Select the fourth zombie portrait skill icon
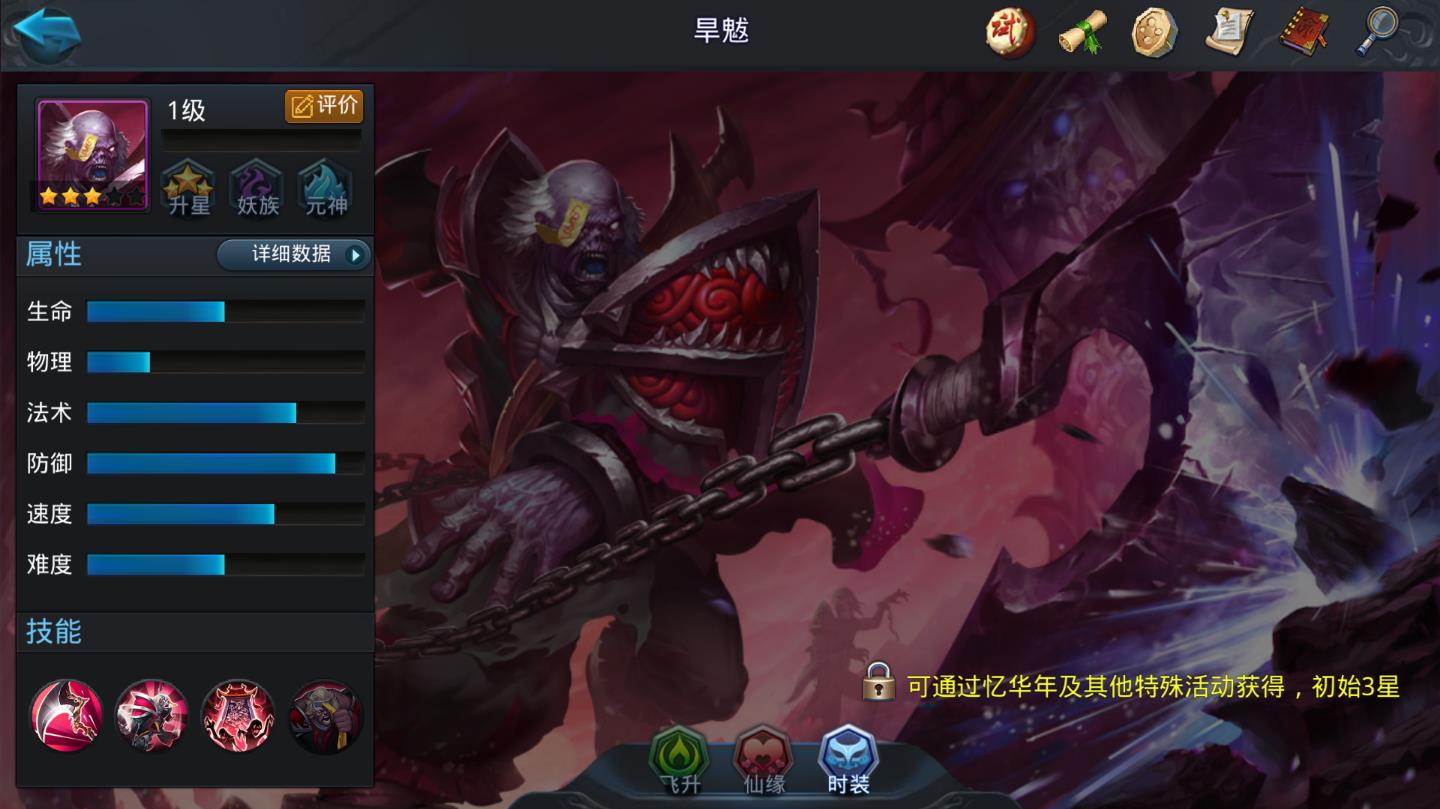The height and width of the screenshot is (809, 1440). (x=325, y=716)
